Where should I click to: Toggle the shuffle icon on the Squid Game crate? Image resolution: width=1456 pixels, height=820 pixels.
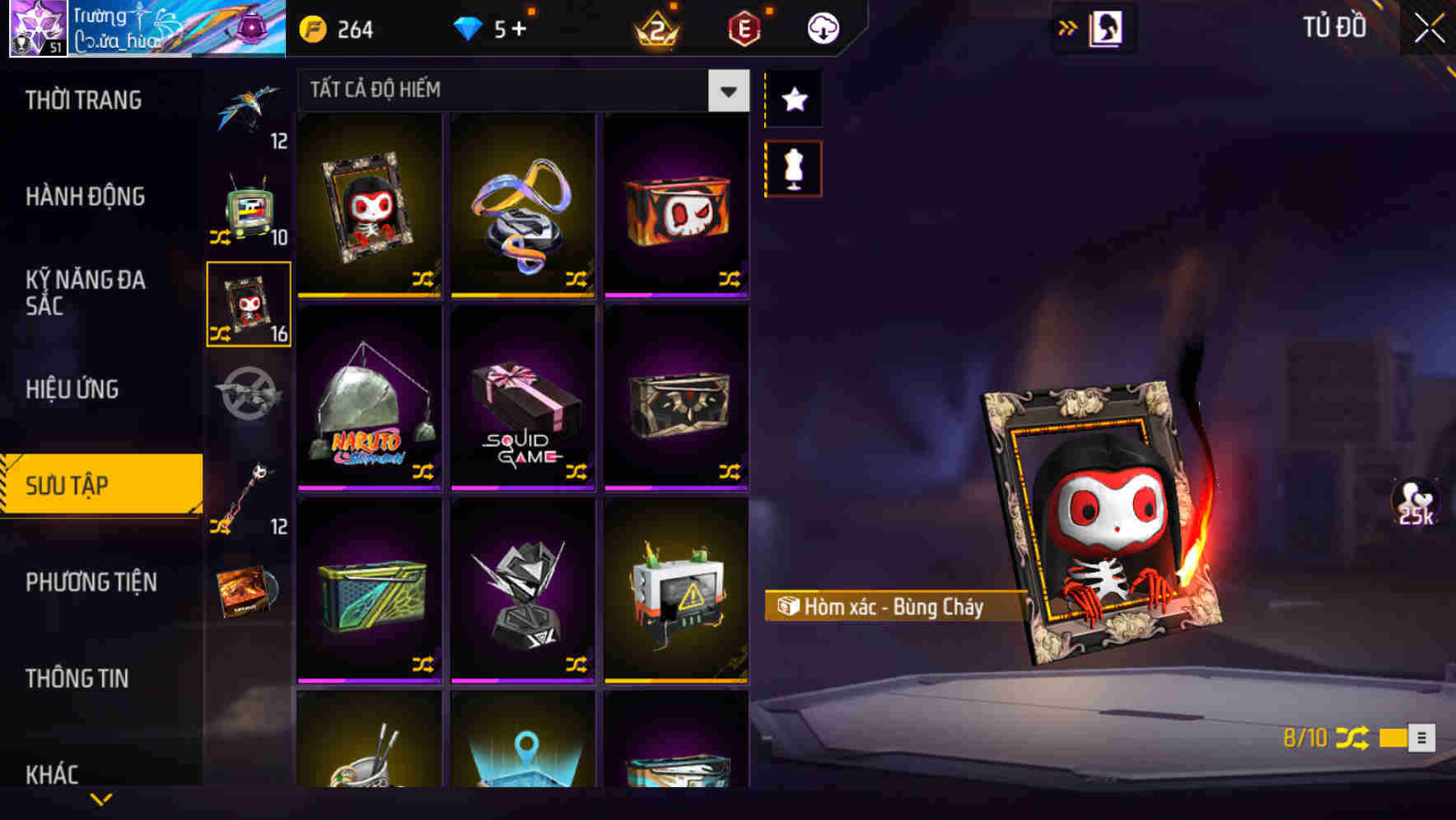(x=576, y=472)
